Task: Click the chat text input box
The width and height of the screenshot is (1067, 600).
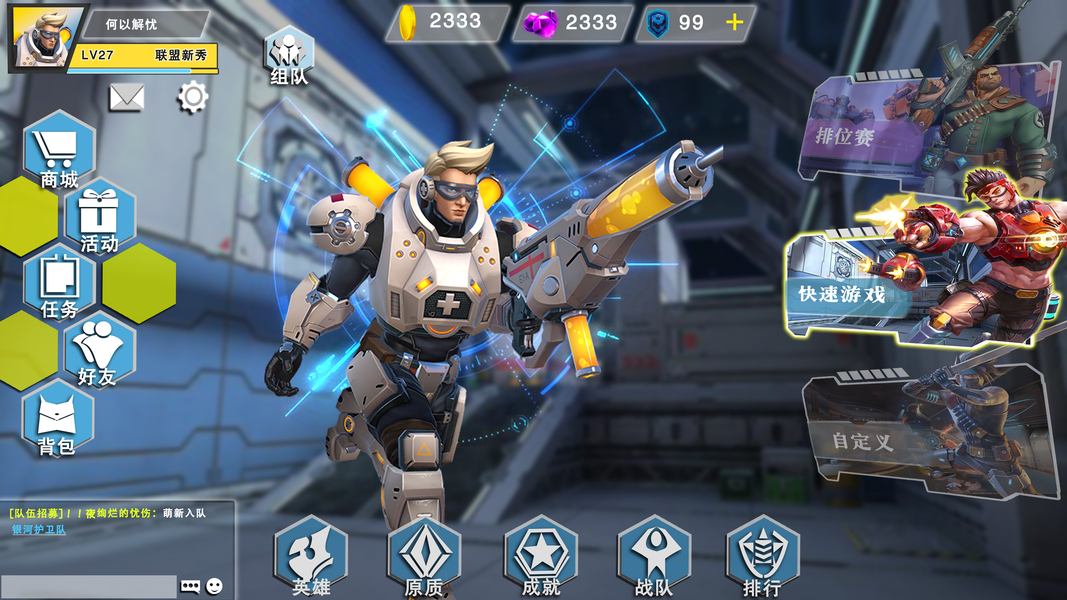Action: pyautogui.click(x=88, y=586)
